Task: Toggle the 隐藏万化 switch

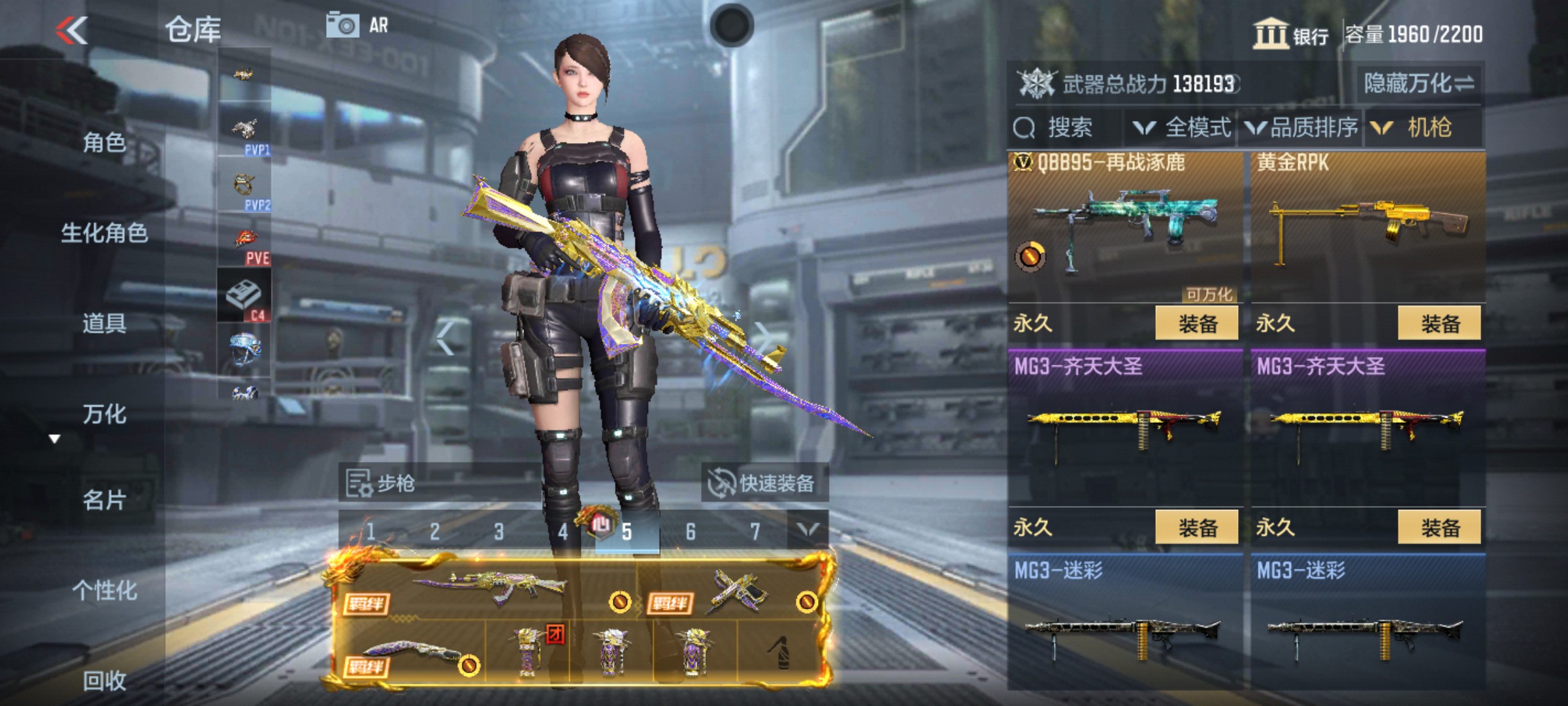Action: point(1419,84)
